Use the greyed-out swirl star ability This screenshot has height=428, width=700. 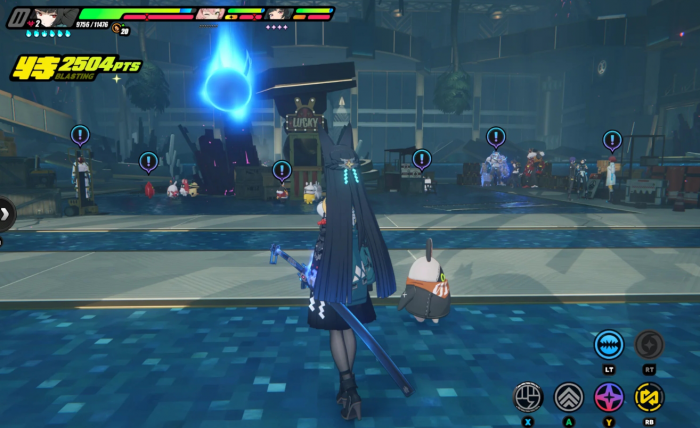649,345
